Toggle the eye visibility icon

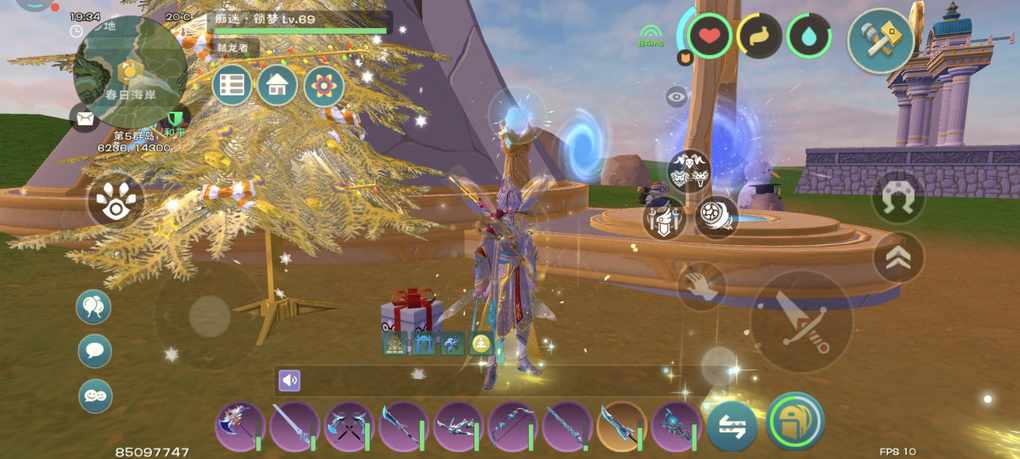coord(677,96)
